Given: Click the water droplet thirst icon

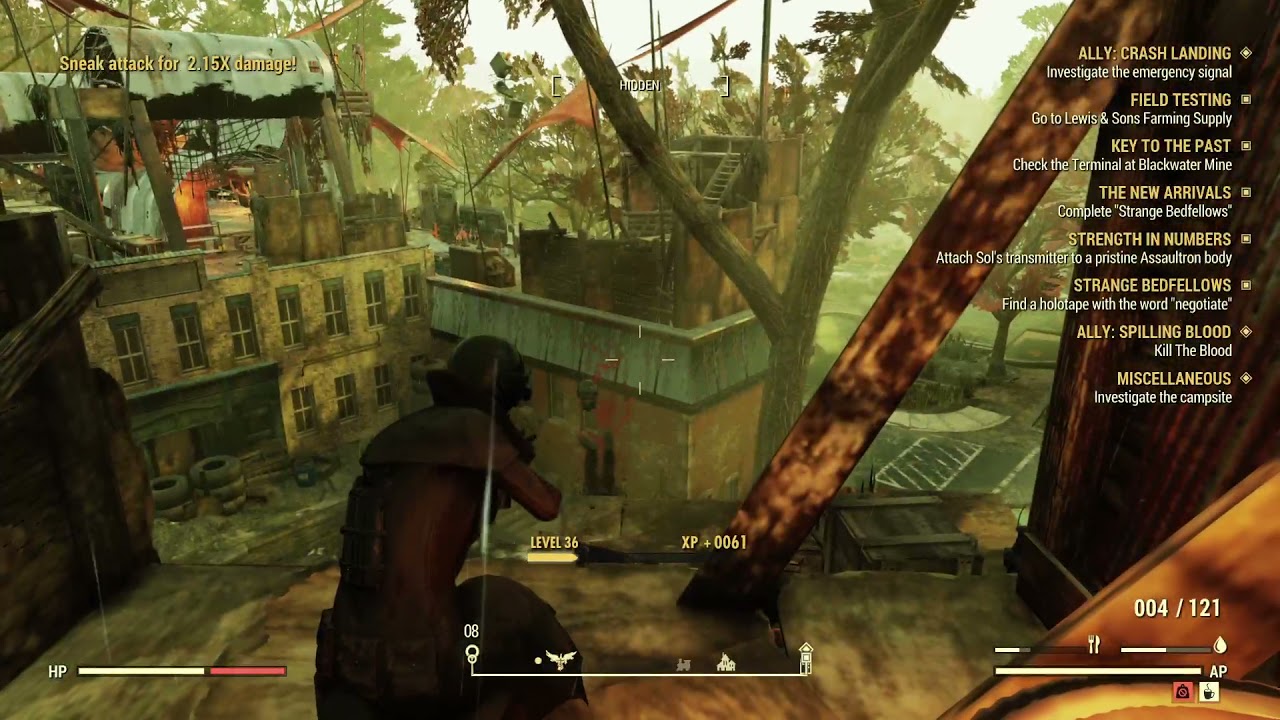Looking at the screenshot, I should click(x=1220, y=646).
